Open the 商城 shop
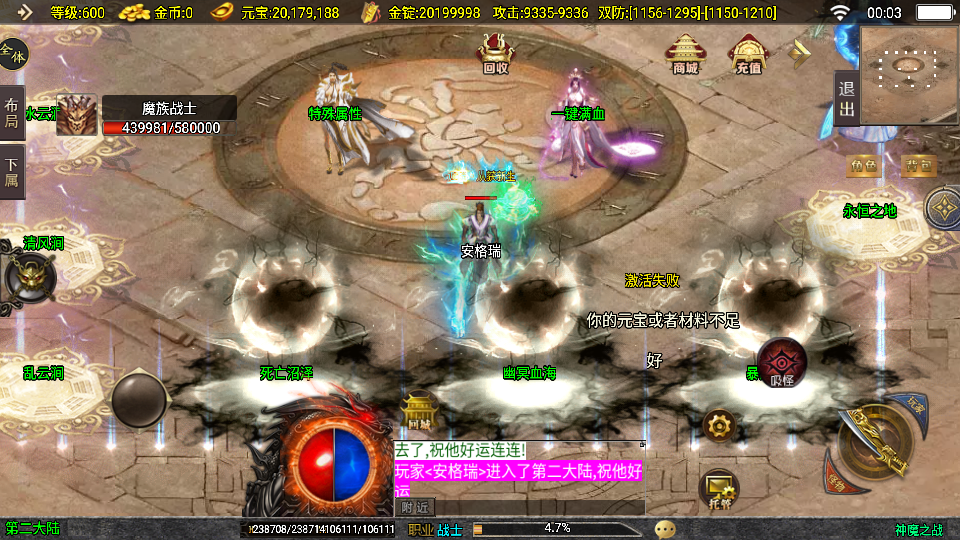This screenshot has height=540, width=960. [685, 53]
